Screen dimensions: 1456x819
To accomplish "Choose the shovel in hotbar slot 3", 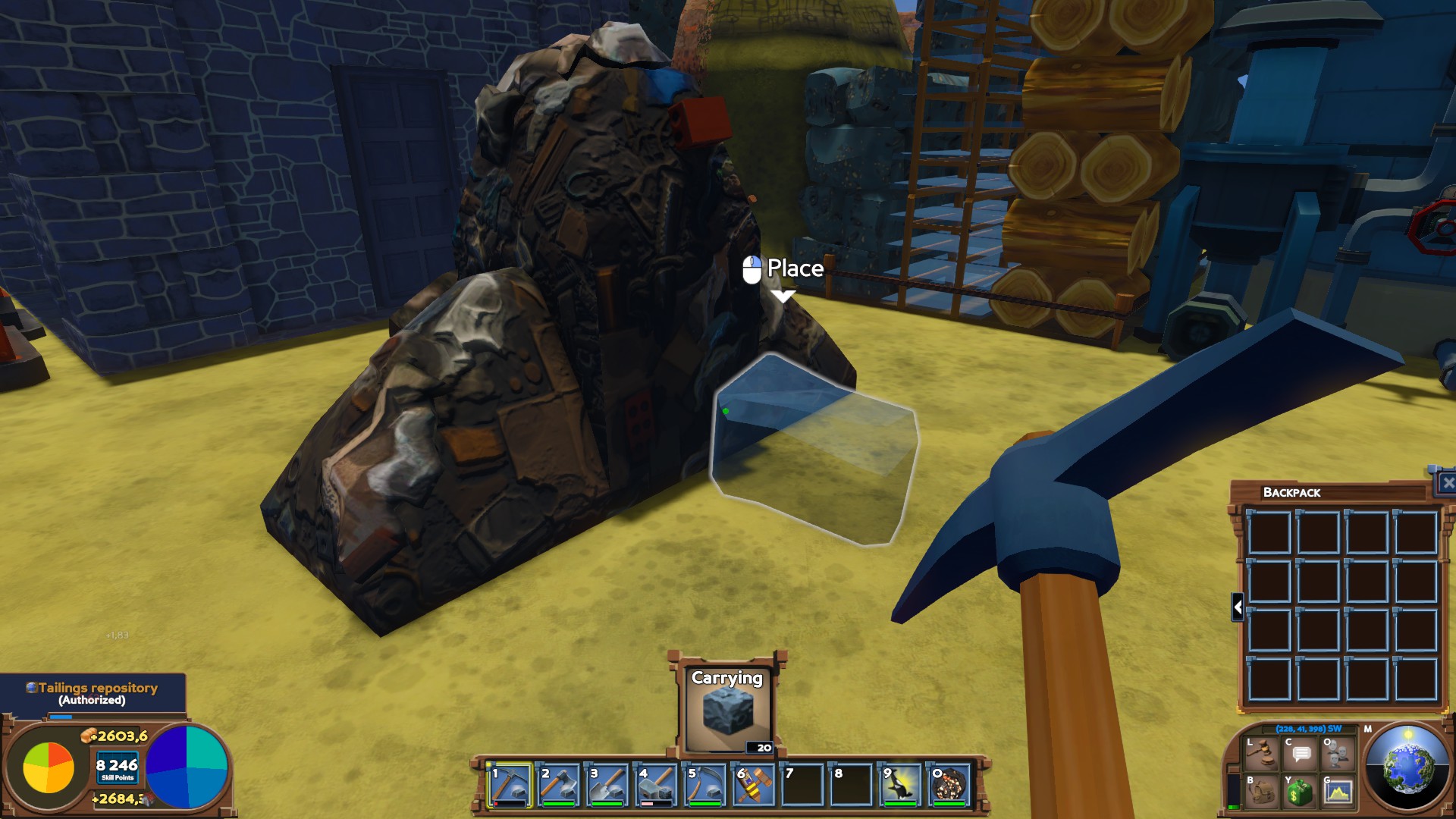I will pyautogui.click(x=607, y=784).
